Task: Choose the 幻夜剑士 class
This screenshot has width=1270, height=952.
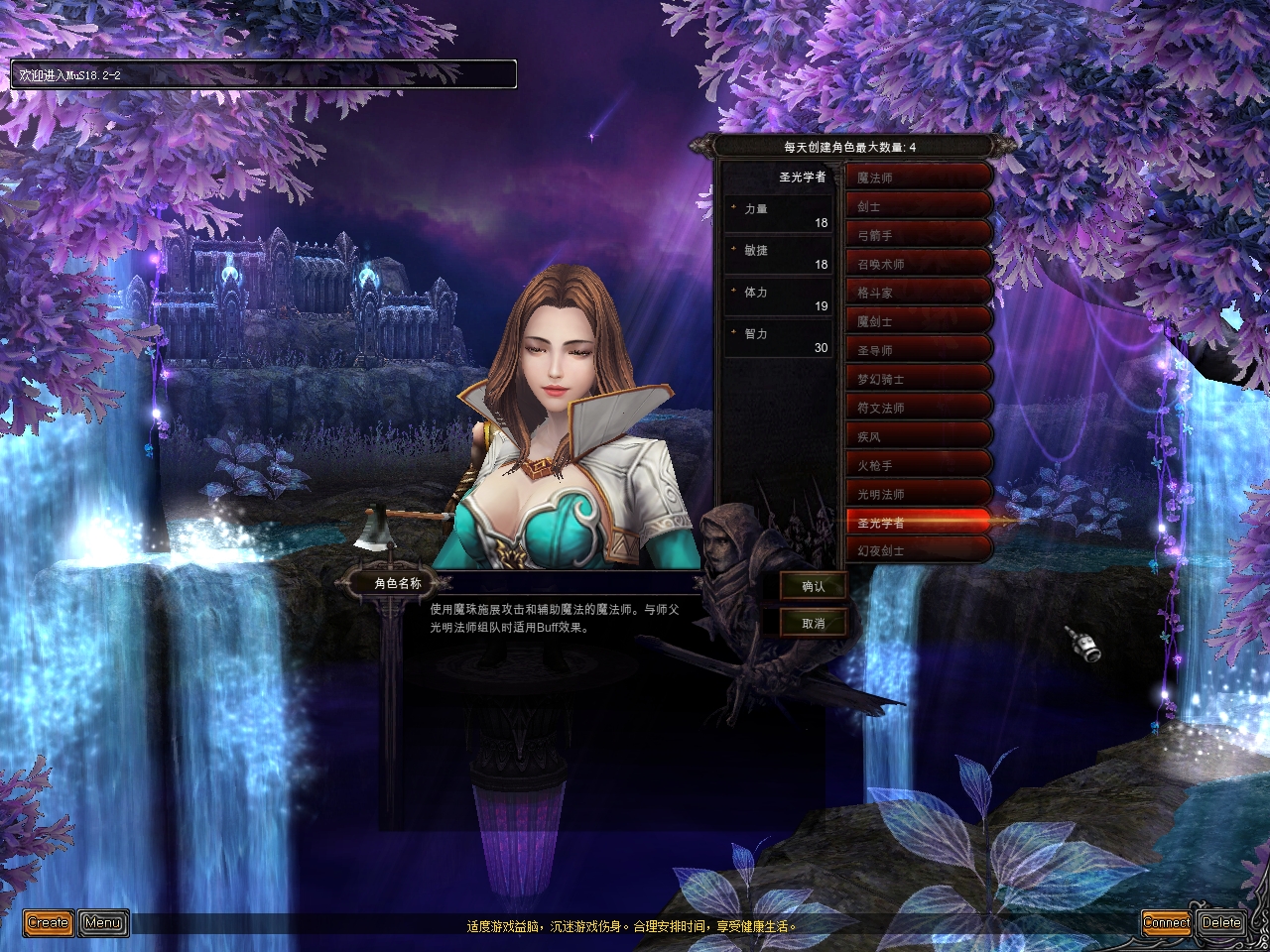Action: pos(919,550)
